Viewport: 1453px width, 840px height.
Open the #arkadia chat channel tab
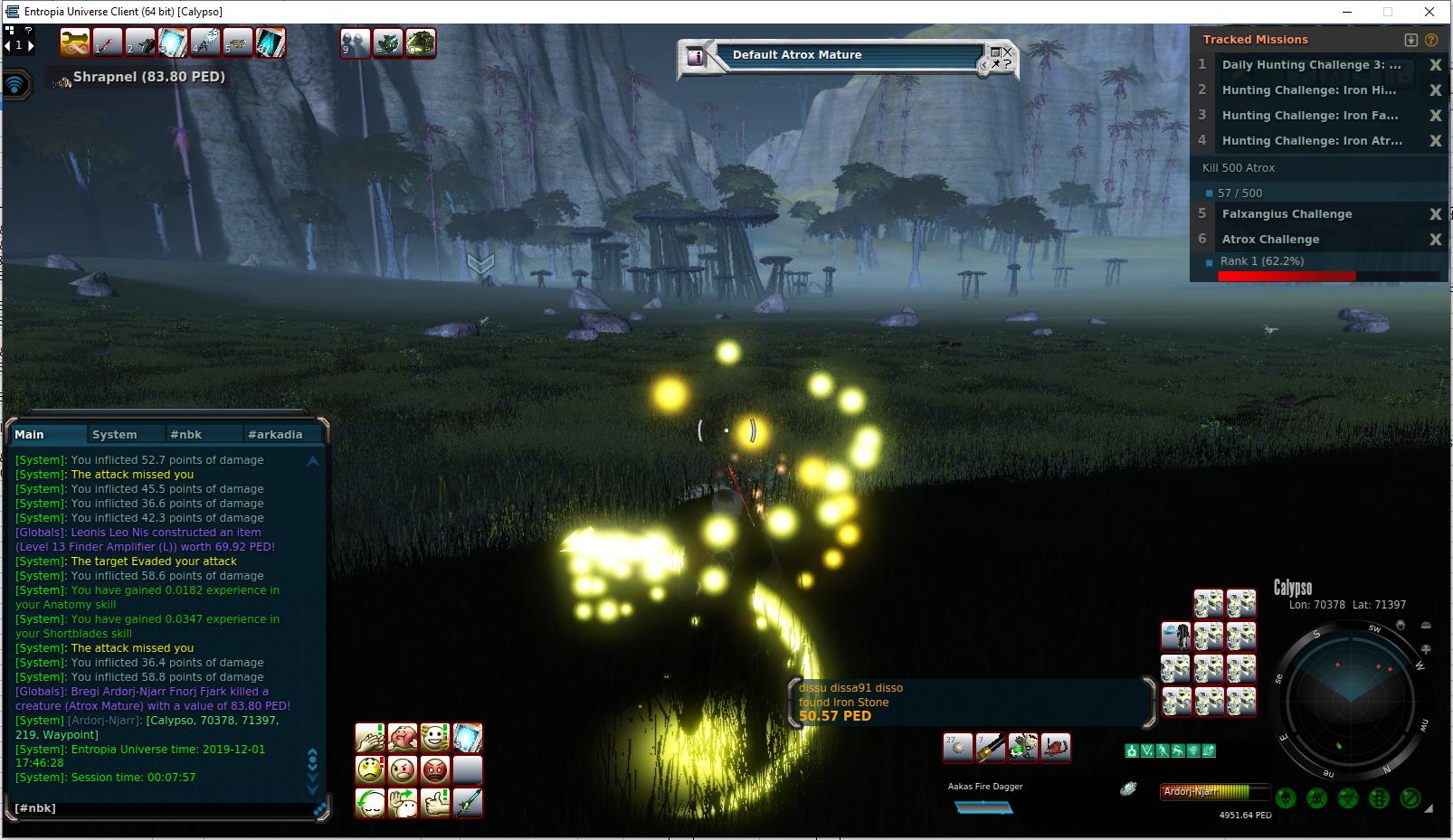click(x=275, y=434)
